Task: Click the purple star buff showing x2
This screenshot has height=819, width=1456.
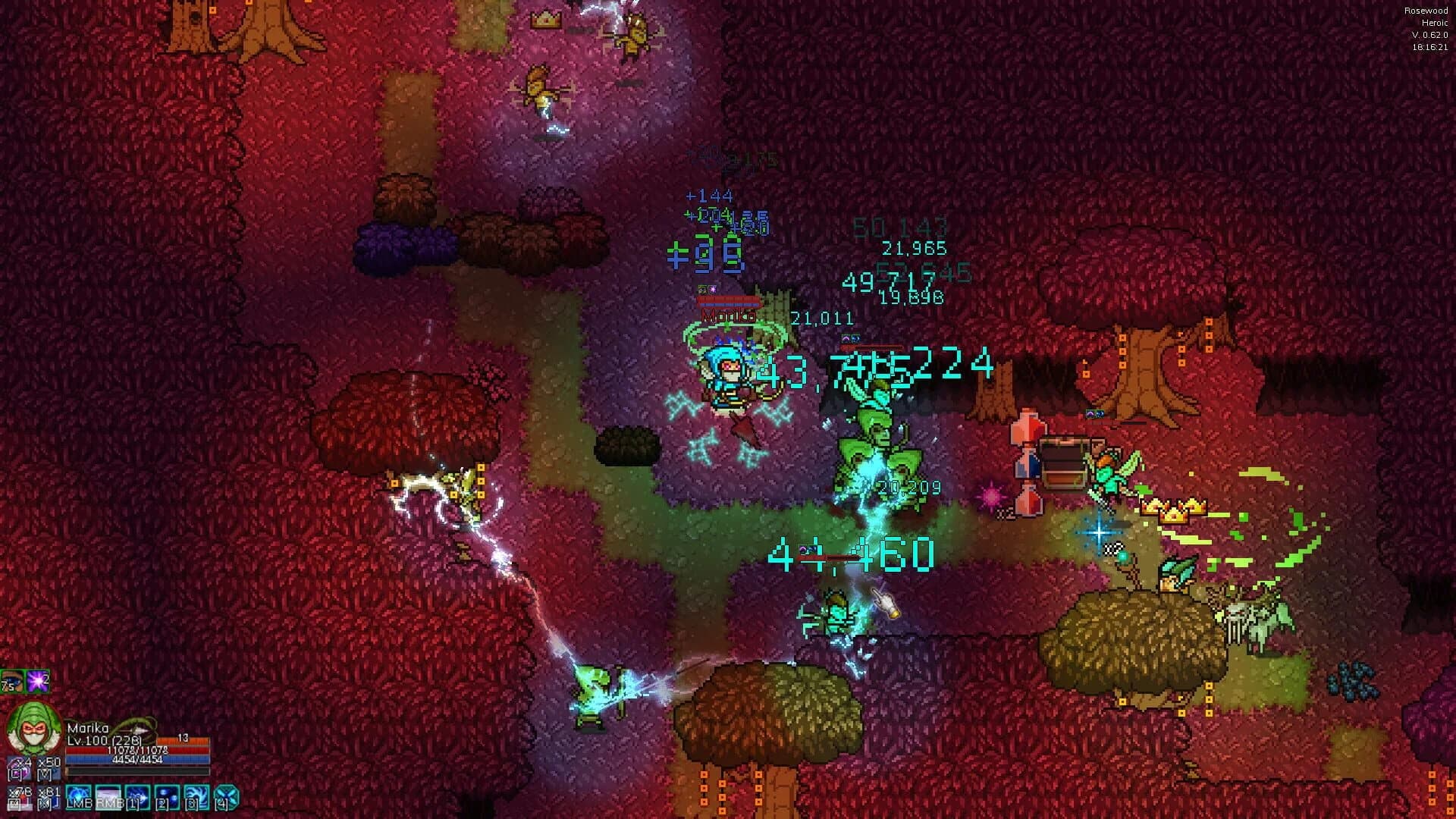Action: [36, 681]
